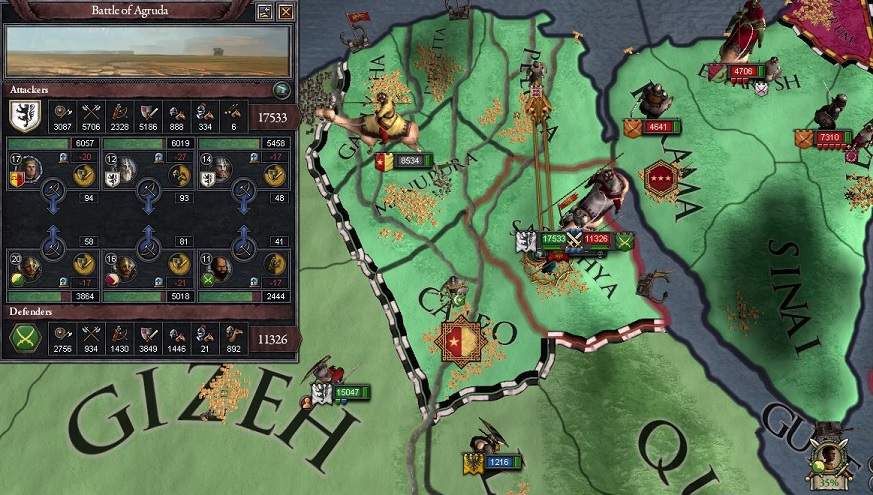Select the 1216 army banner

pos(497,462)
